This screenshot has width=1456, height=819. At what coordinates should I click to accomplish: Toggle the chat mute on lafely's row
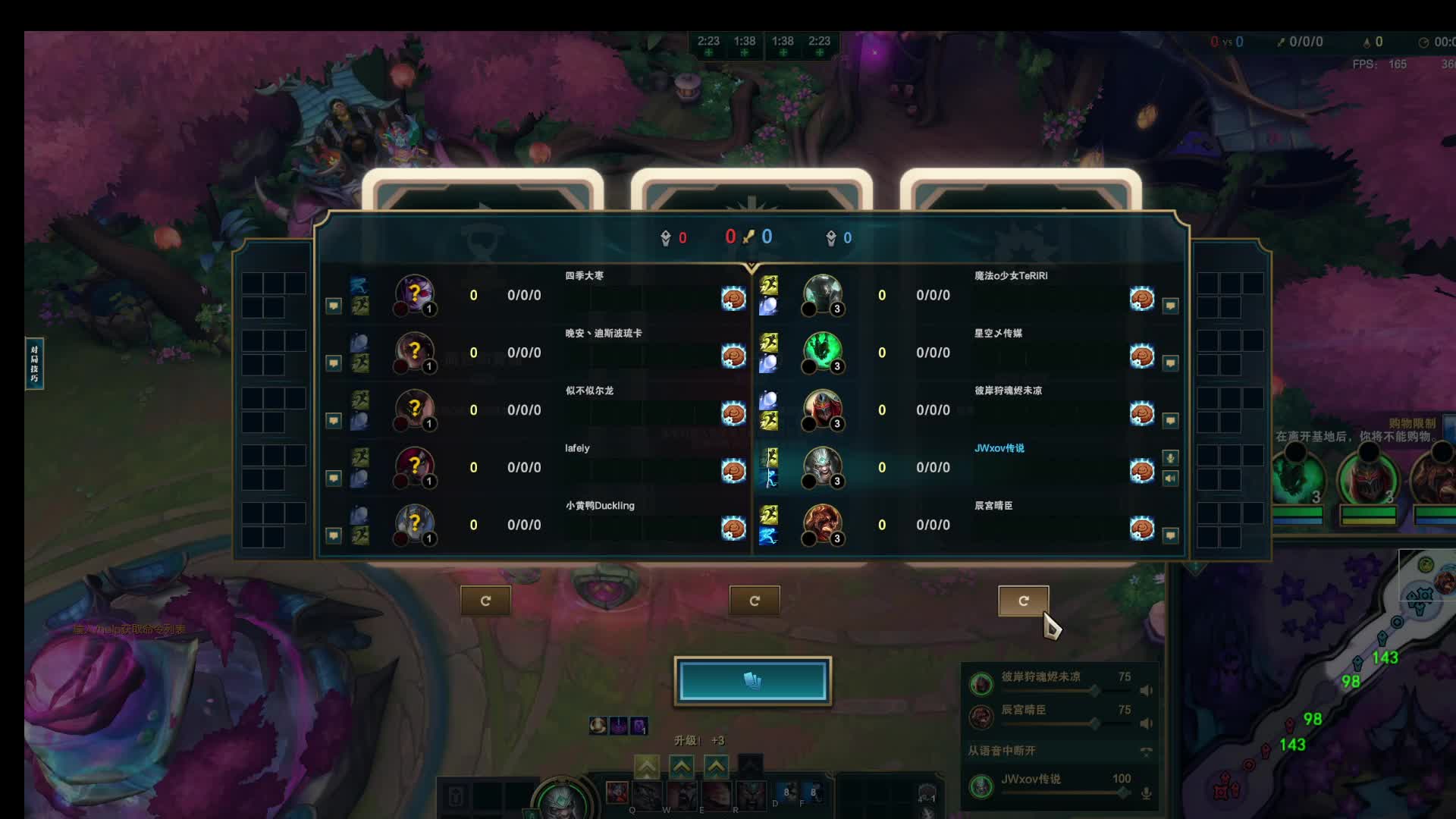tap(333, 478)
